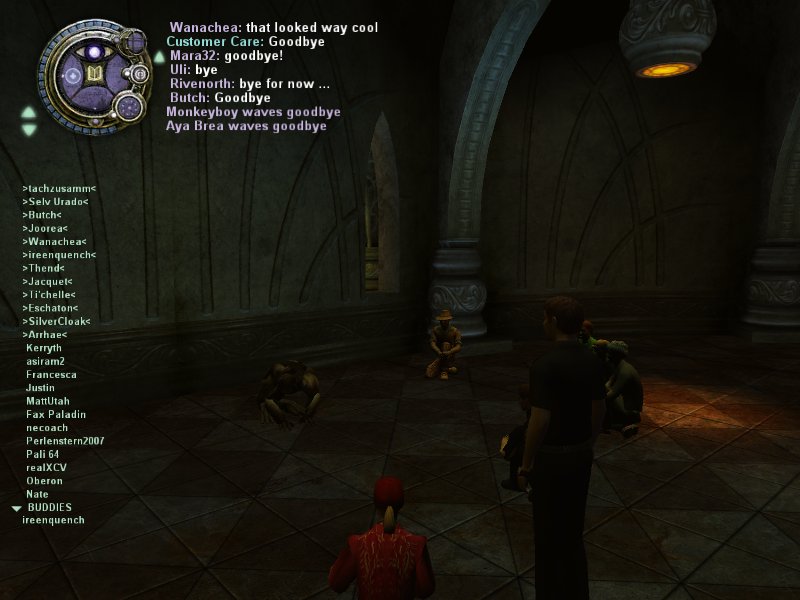Choose Fax Paladin from the player list
The height and width of the screenshot is (600, 800).
(56, 414)
